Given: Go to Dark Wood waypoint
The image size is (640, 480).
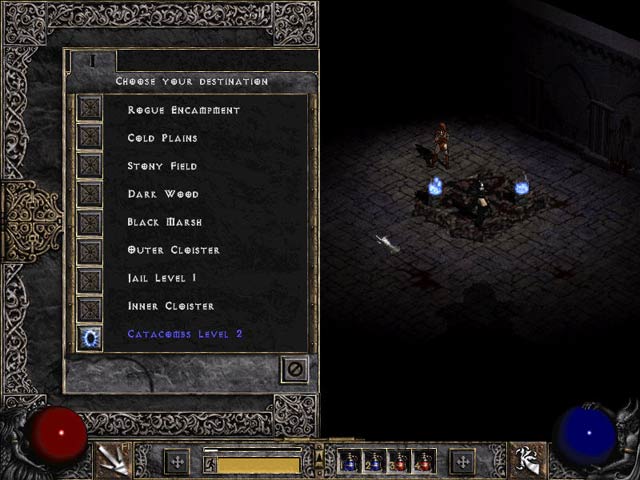Looking at the screenshot, I should coord(90,193).
